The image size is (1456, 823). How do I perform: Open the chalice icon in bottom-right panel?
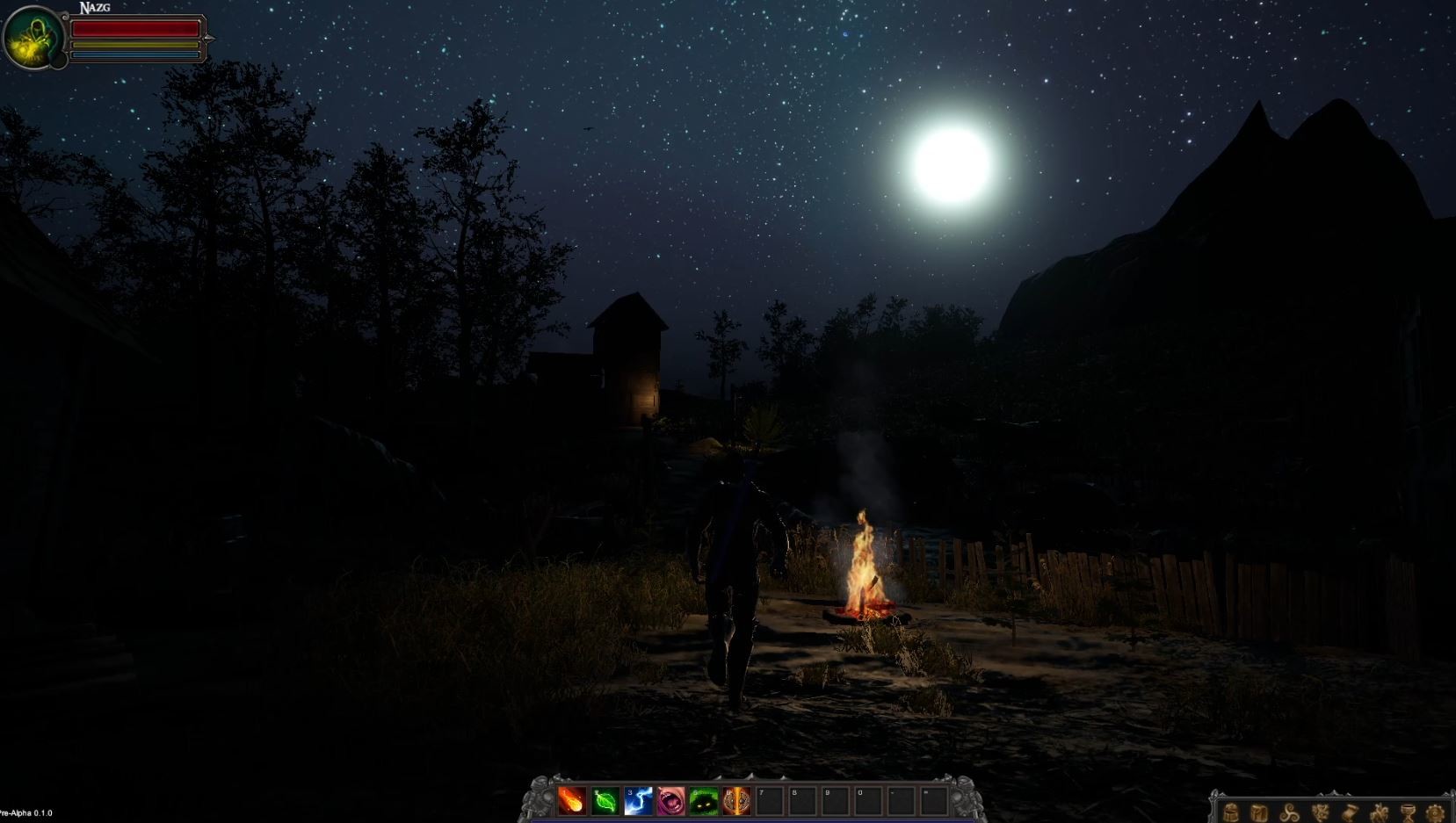point(1407,812)
